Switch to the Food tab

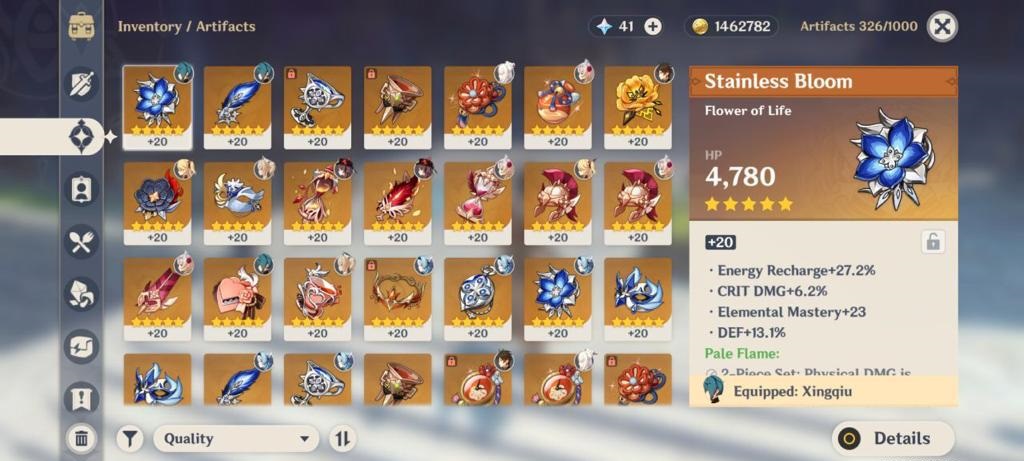[x=82, y=241]
